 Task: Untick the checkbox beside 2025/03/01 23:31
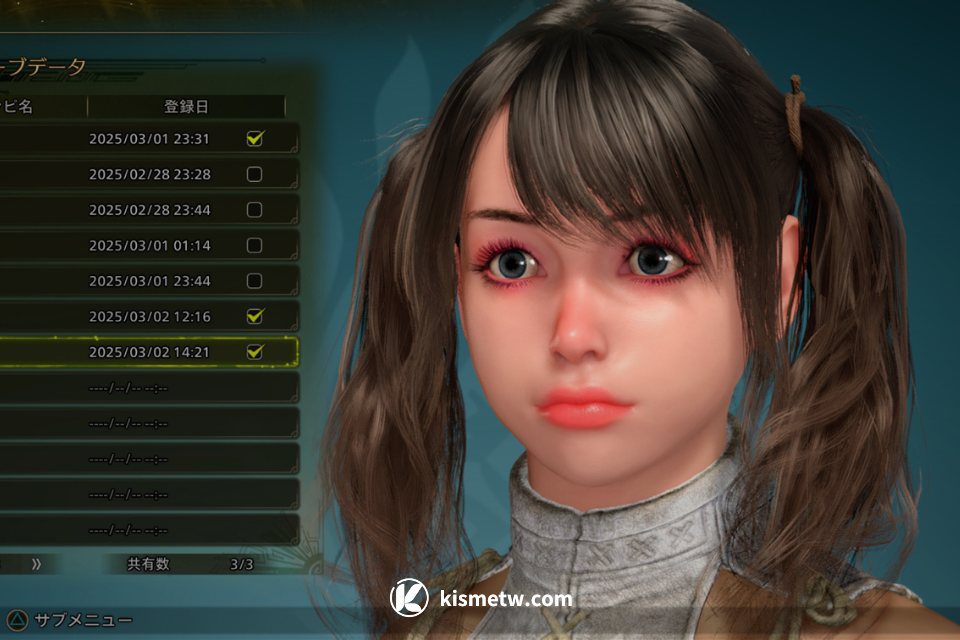pyautogui.click(x=254, y=138)
